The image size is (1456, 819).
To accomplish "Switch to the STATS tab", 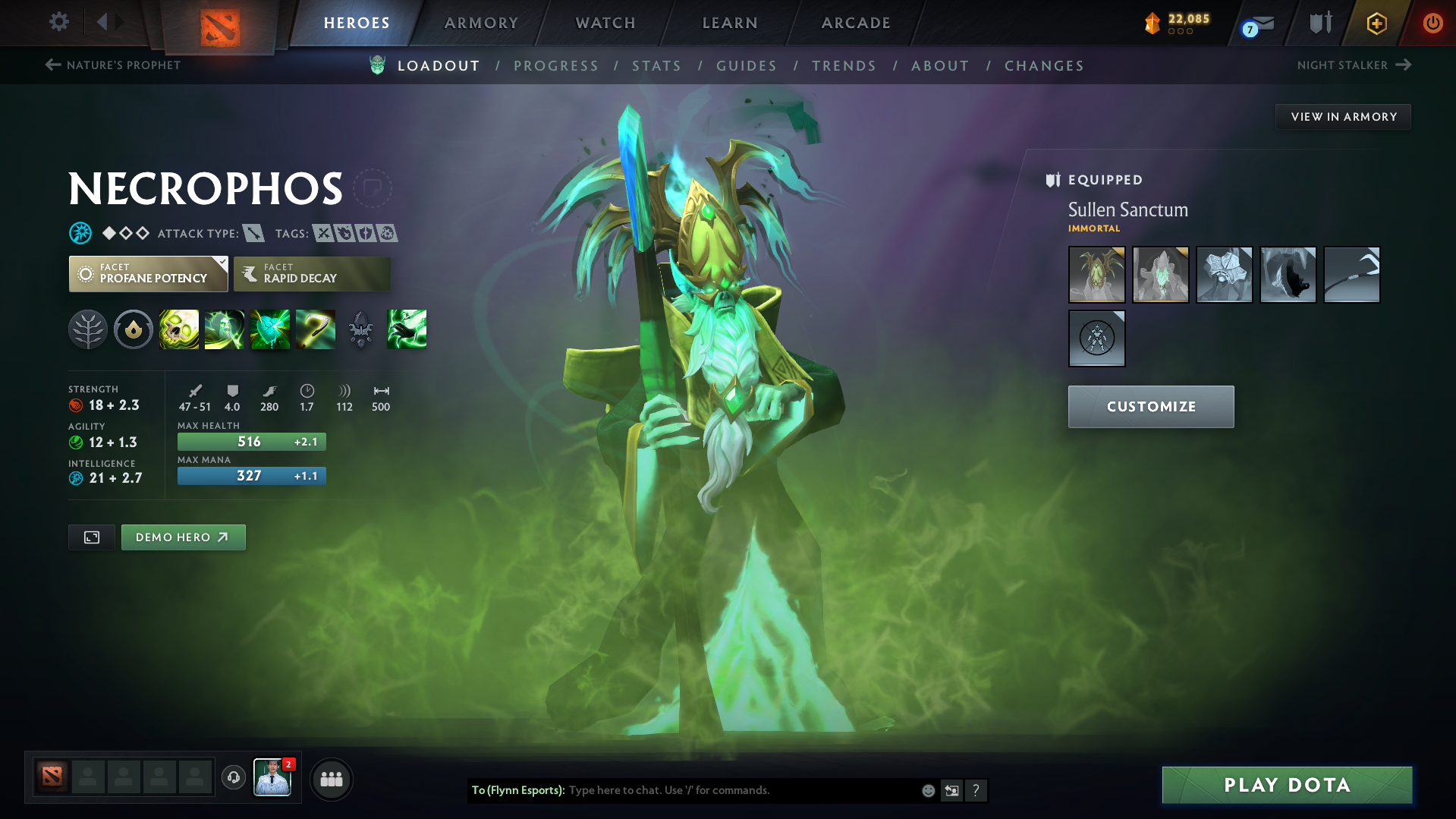I will click(x=656, y=66).
